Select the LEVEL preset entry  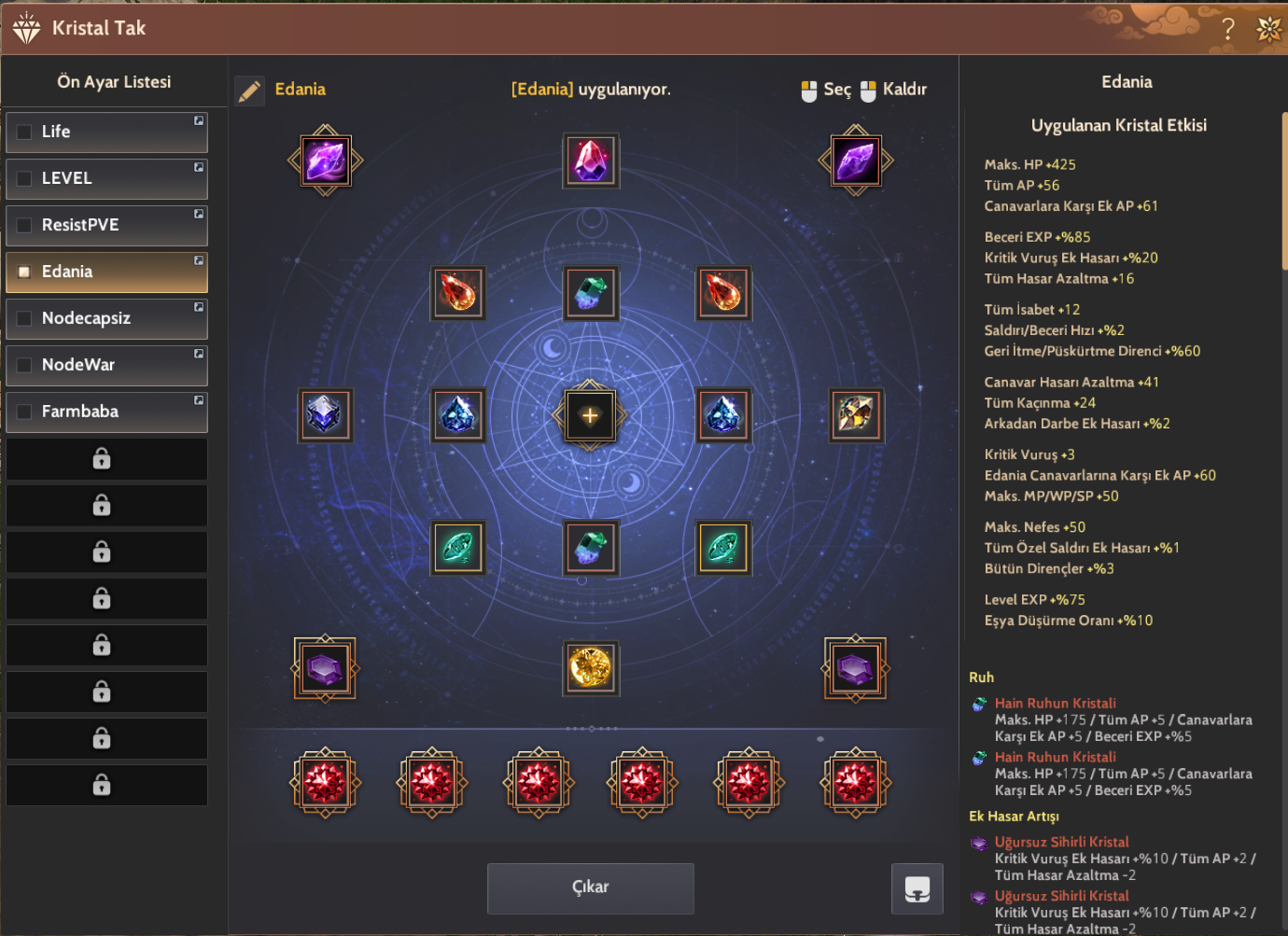pyautogui.click(x=106, y=178)
